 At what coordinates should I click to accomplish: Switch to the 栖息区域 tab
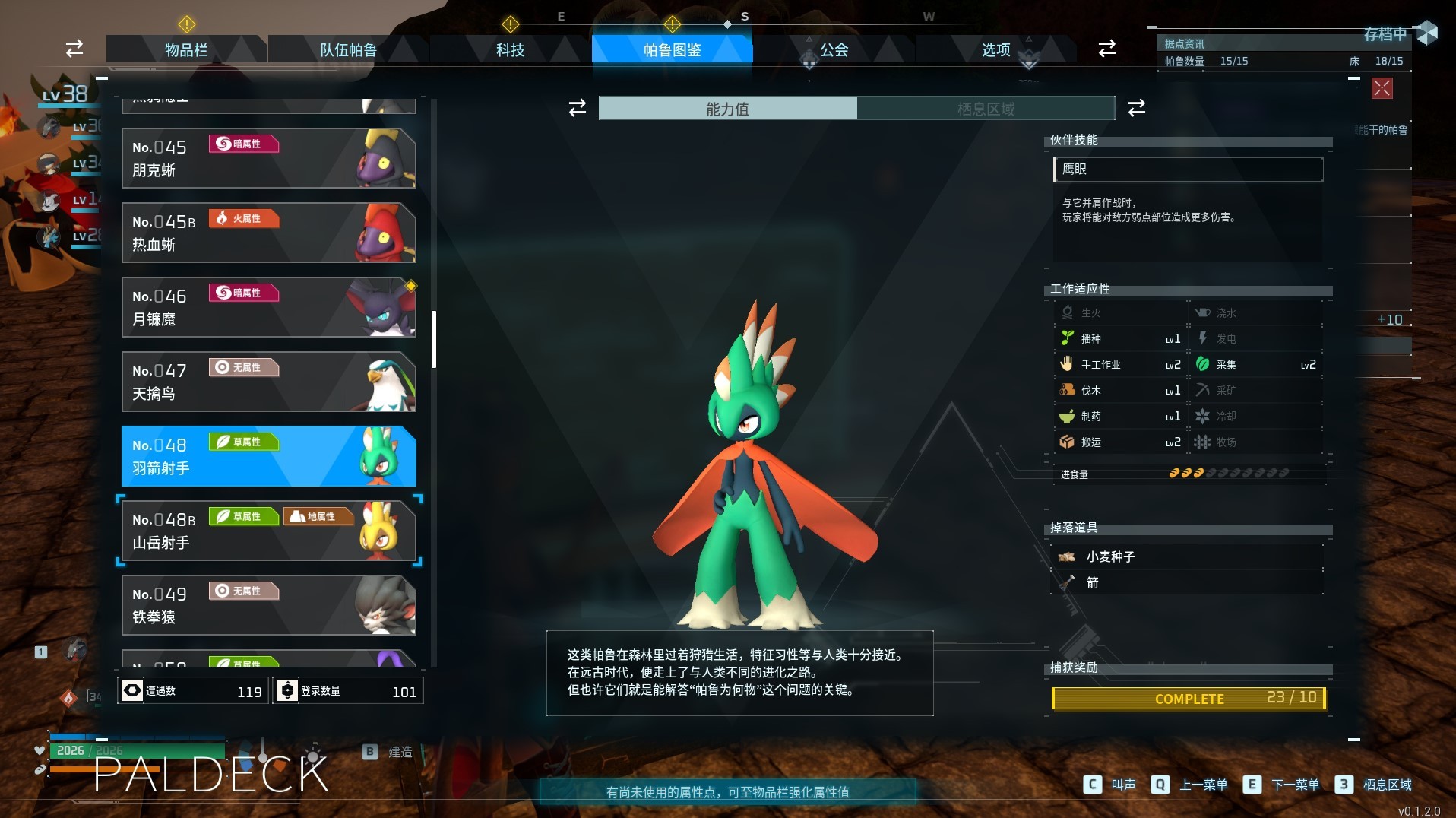[x=986, y=109]
